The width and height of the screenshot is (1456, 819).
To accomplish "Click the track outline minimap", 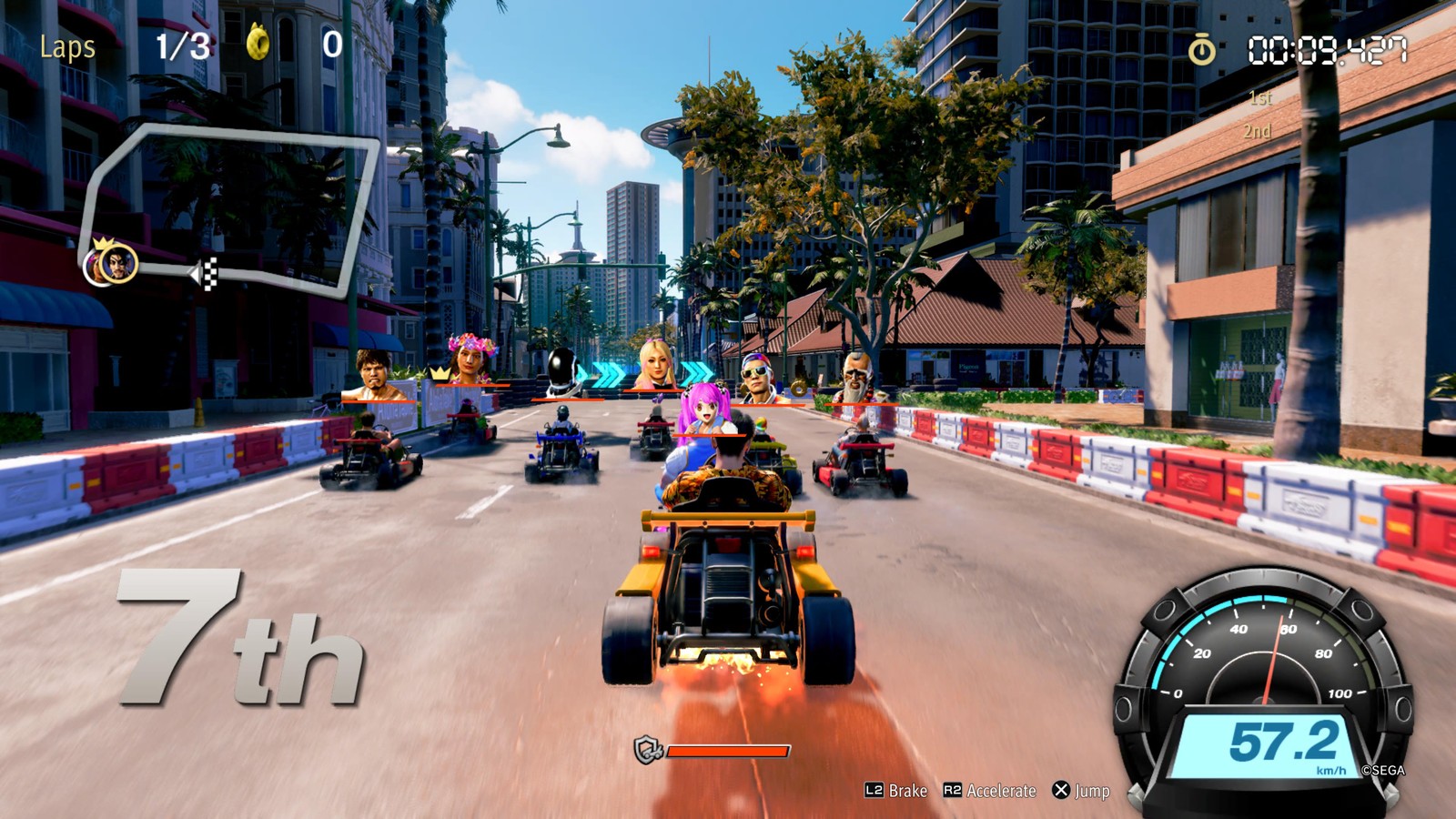I will pyautogui.click(x=232, y=209).
